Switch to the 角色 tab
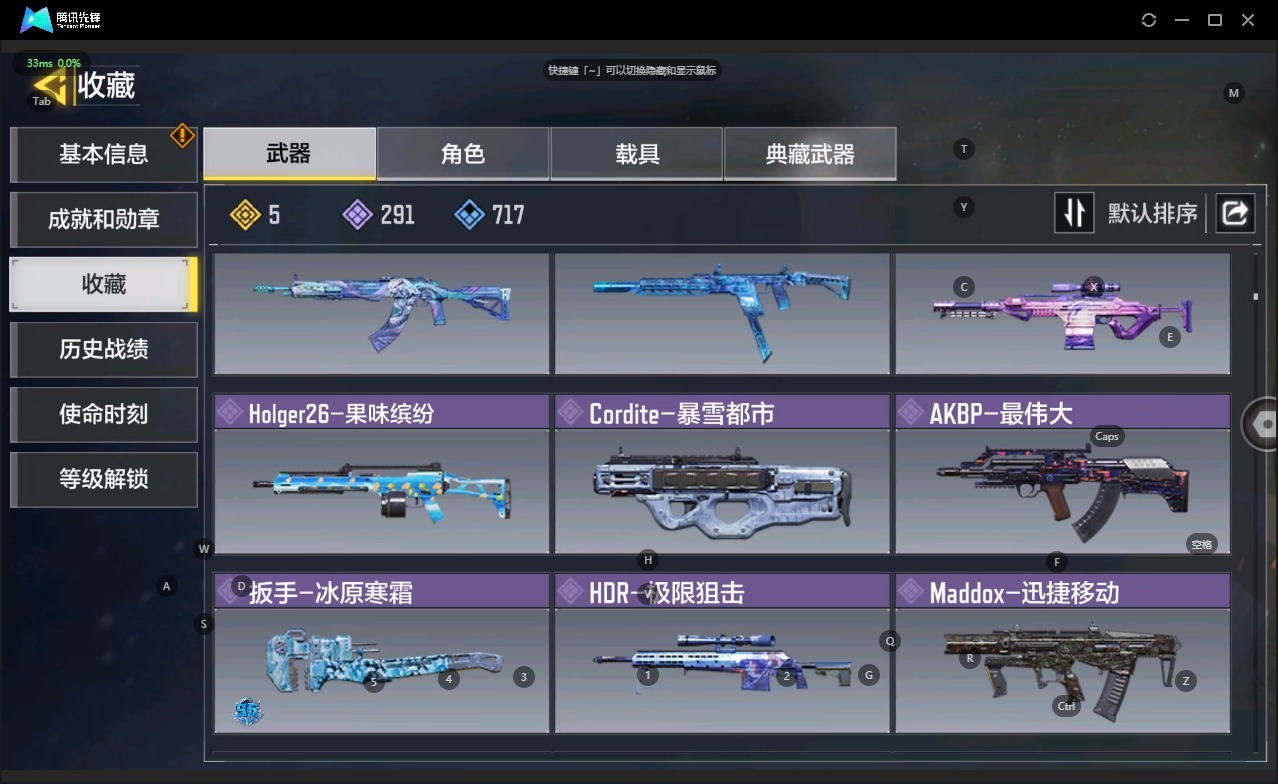Image resolution: width=1278 pixels, height=784 pixels. (463, 153)
